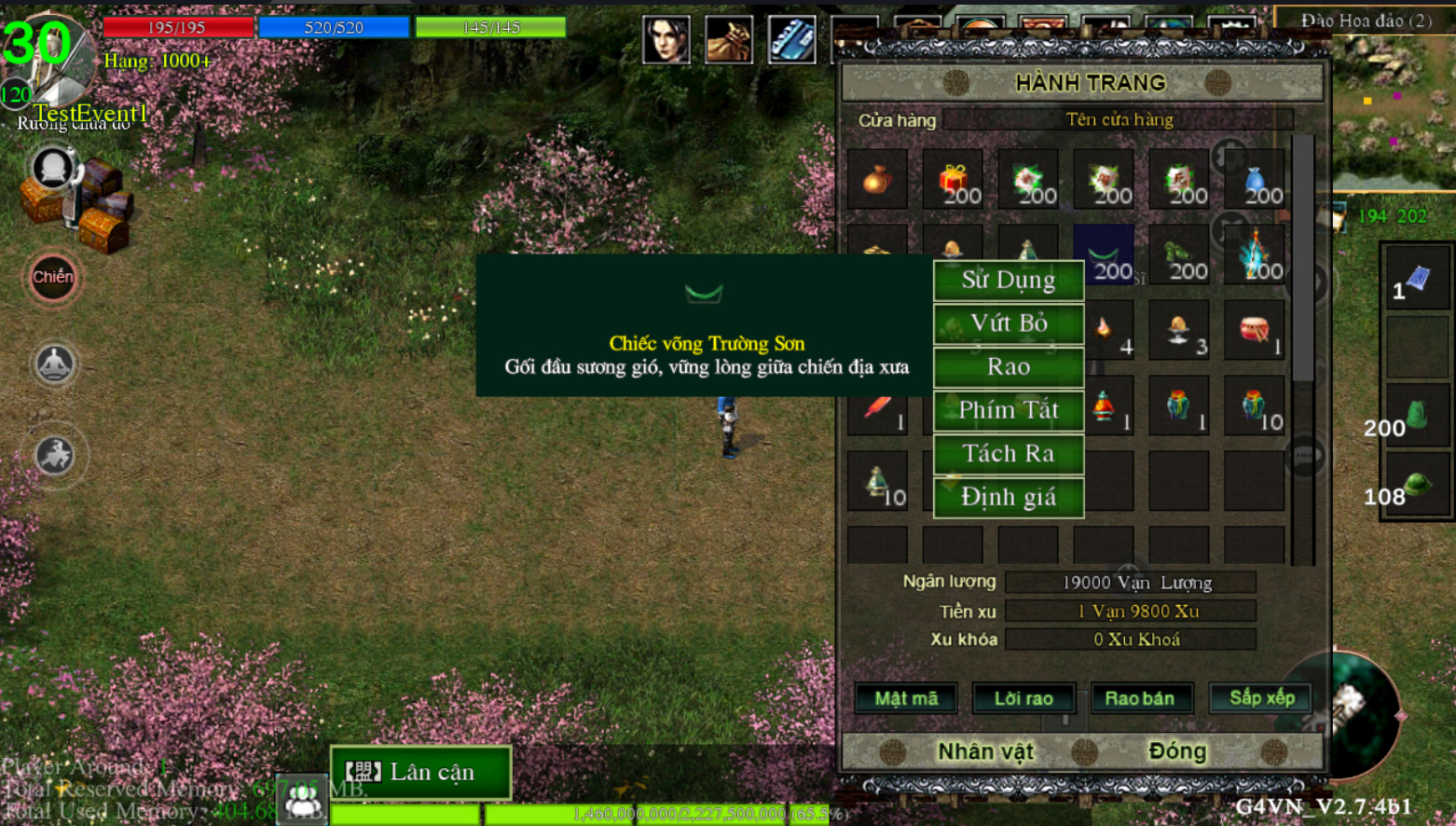Choose Sử Dụng from the item menu
Viewport: 1456px width, 826px height.
point(1009,280)
